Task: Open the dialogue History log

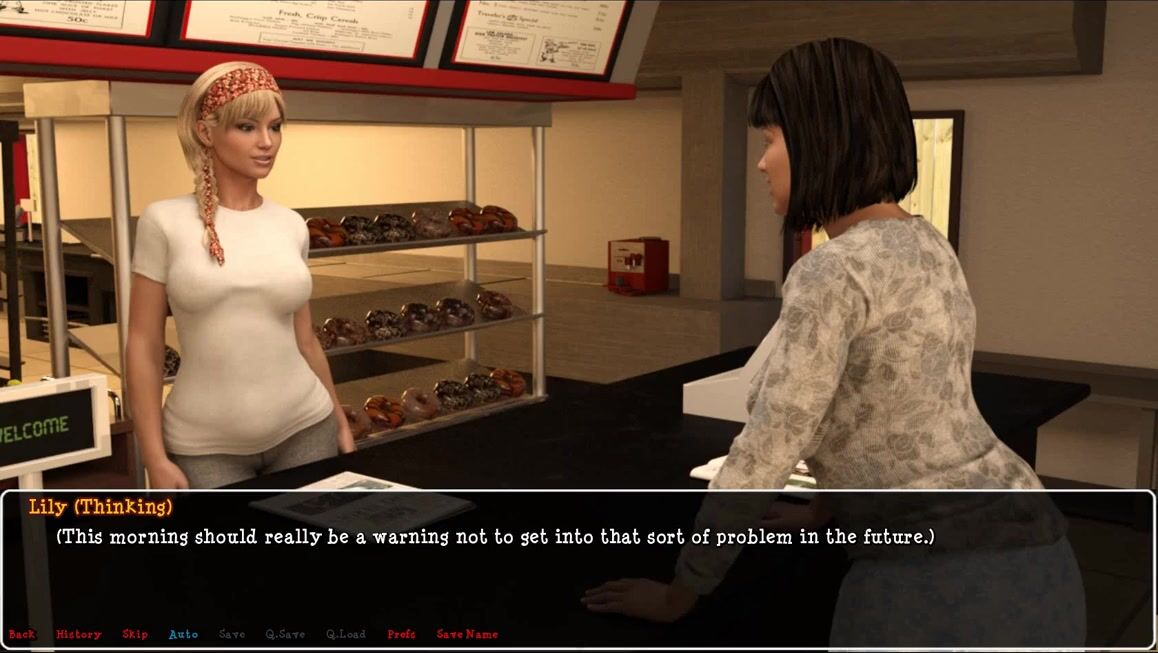Action: [78, 634]
